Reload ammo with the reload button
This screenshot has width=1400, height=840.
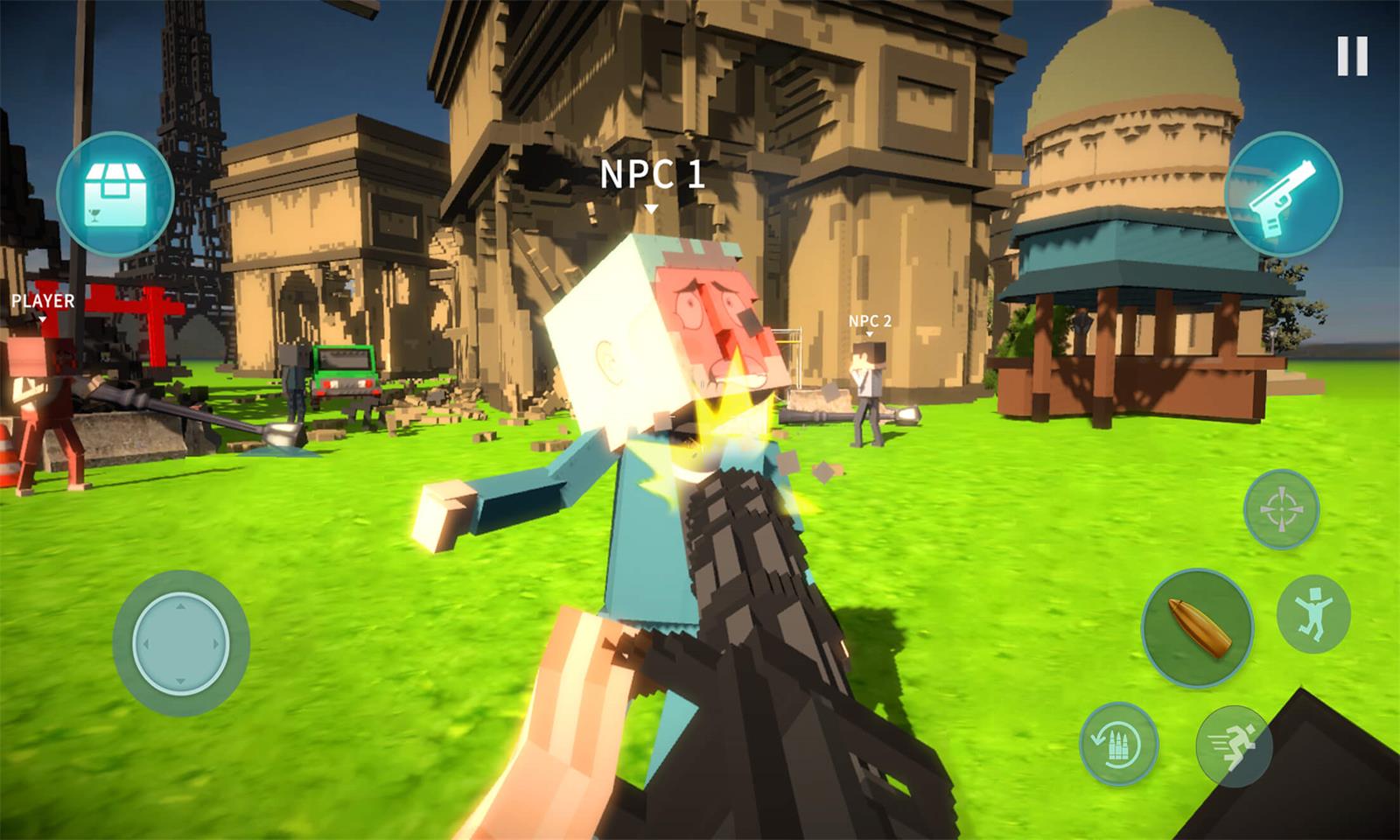pyautogui.click(x=1118, y=745)
